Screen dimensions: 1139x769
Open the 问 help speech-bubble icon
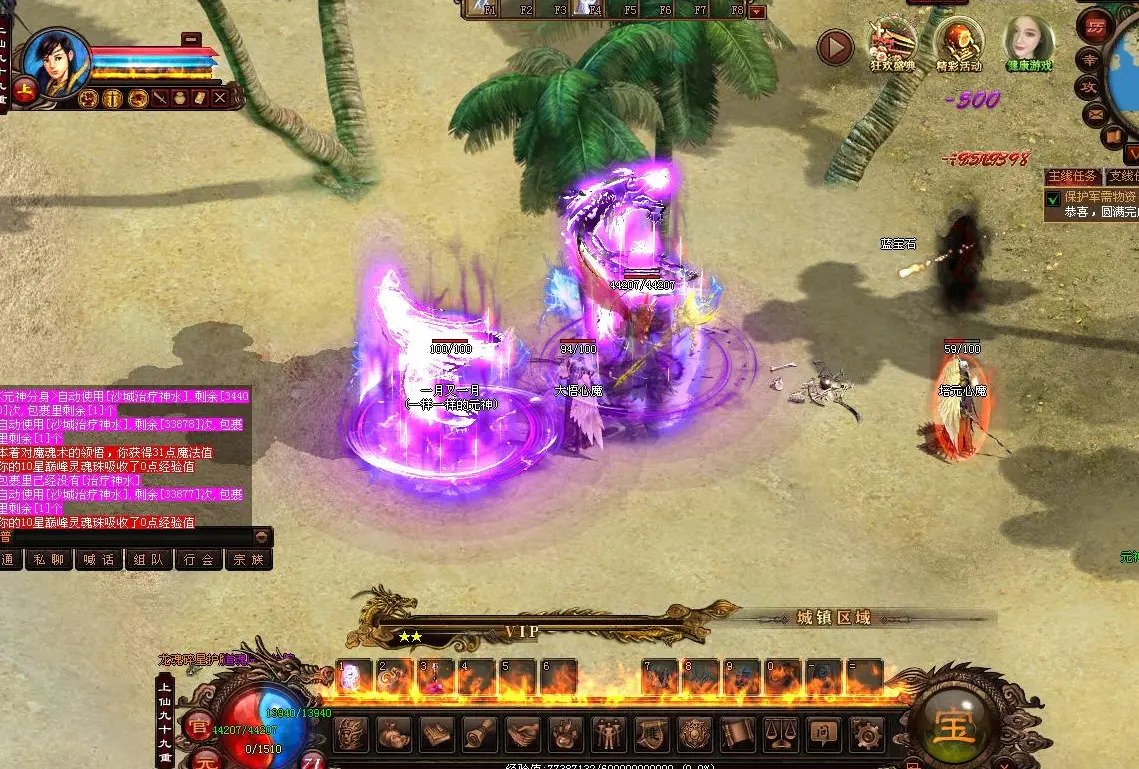[823, 735]
